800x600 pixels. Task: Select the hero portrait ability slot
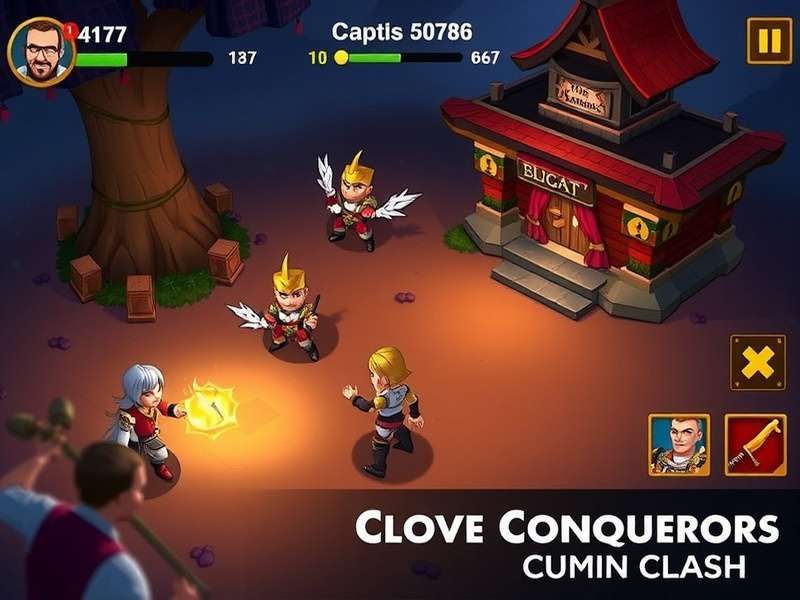679,444
